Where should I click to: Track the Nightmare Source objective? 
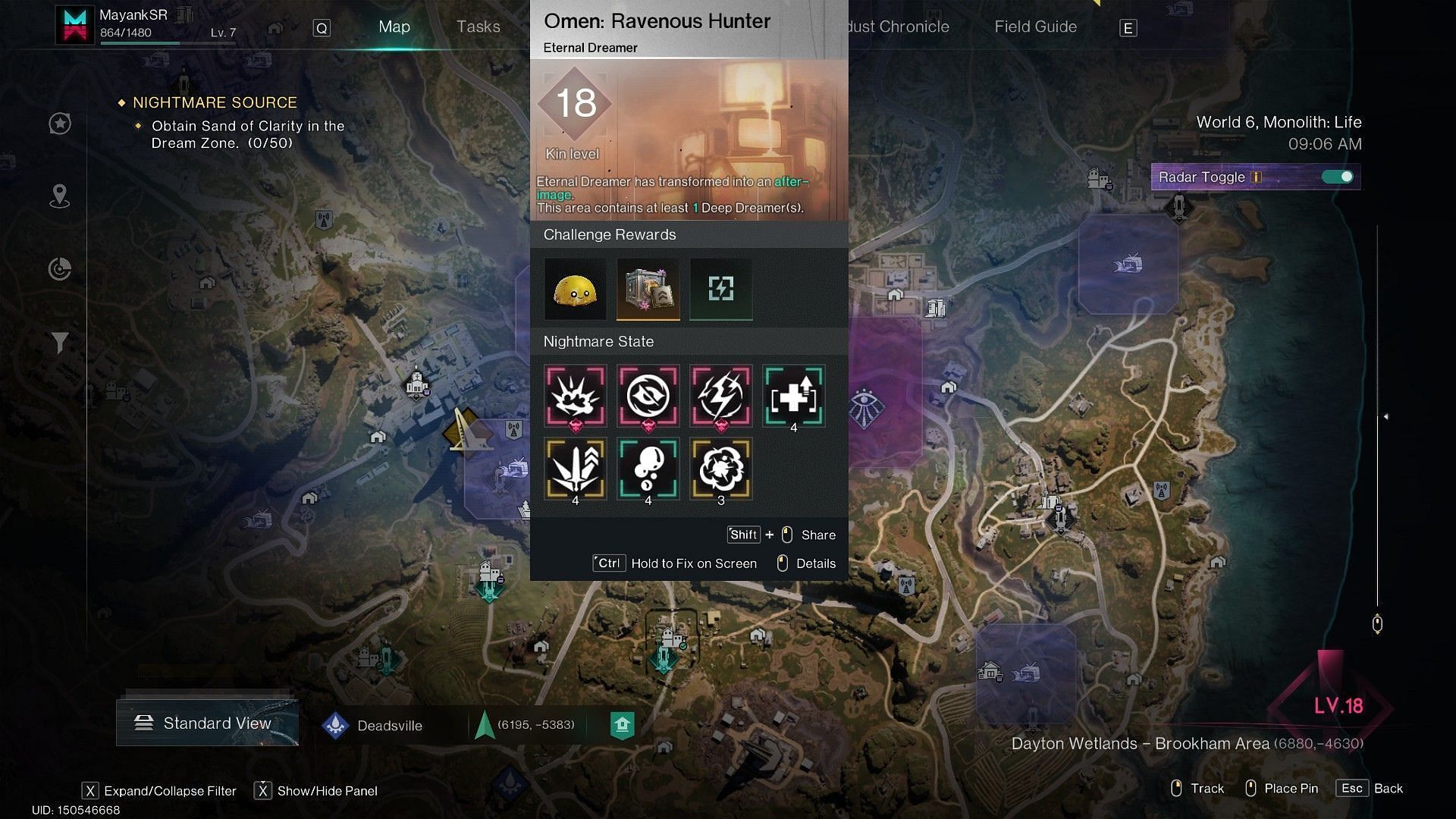pos(215,102)
